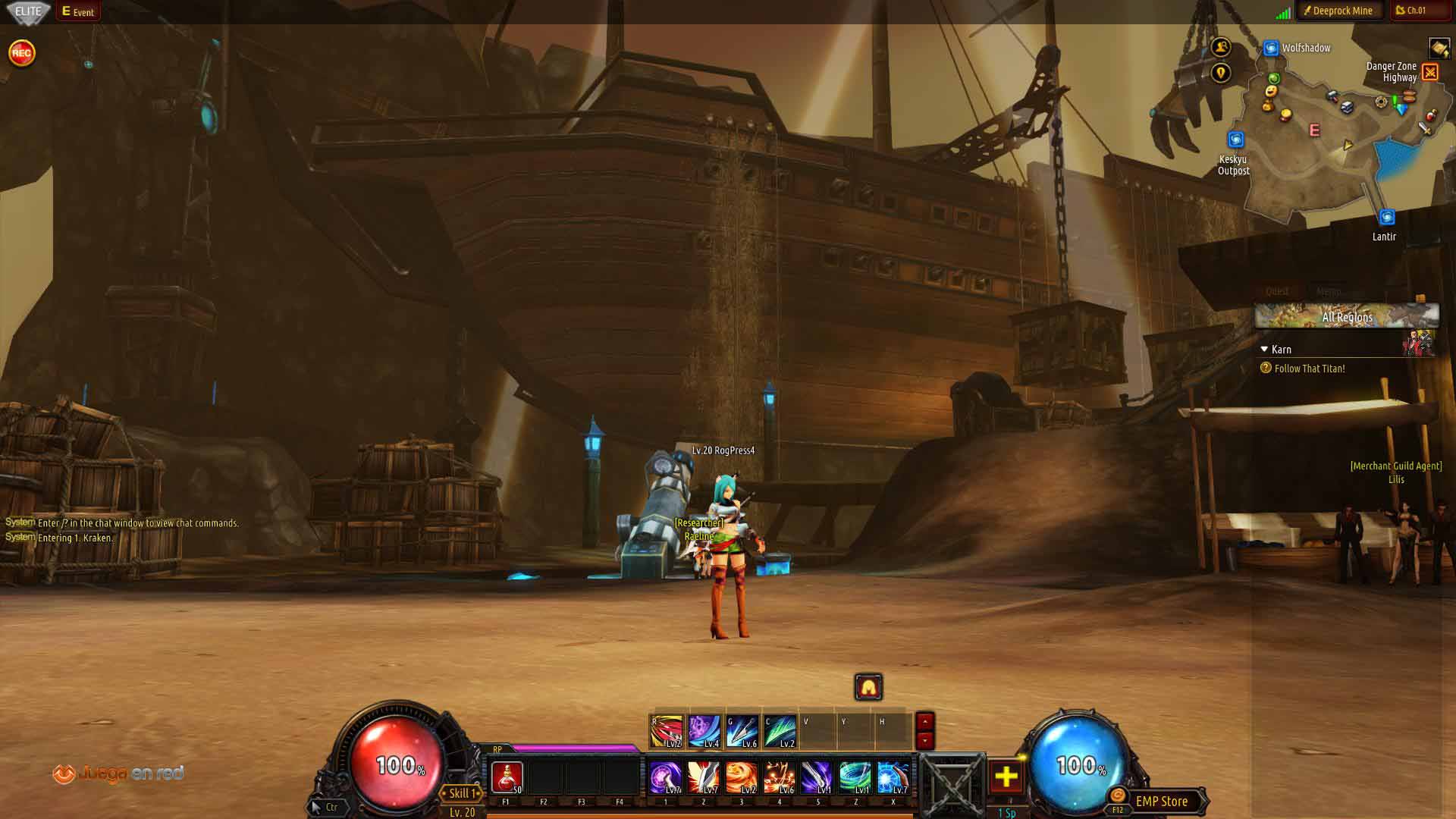The height and width of the screenshot is (819, 1456).
Task: Click the golden helmet icon above the hotbar
Action: pyautogui.click(x=868, y=687)
